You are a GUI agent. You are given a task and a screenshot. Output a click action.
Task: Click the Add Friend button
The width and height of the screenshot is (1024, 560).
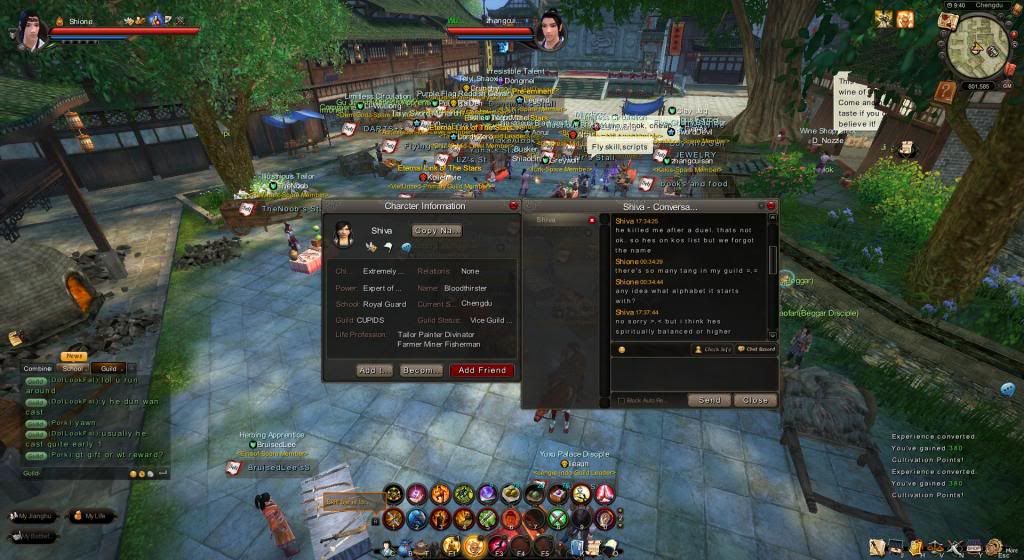click(481, 370)
